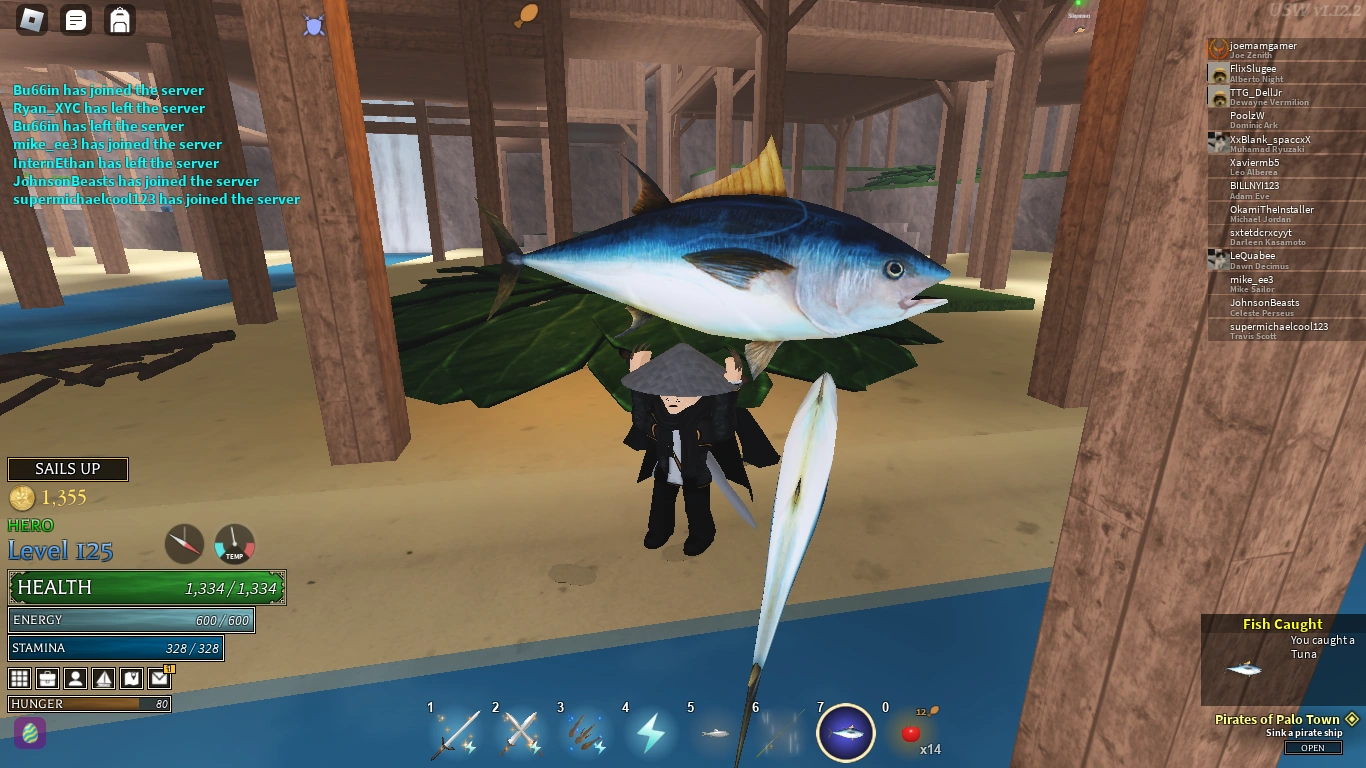This screenshot has height=768, width=1366.
Task: Toggle the SAILS UP control
Action: tap(67, 469)
